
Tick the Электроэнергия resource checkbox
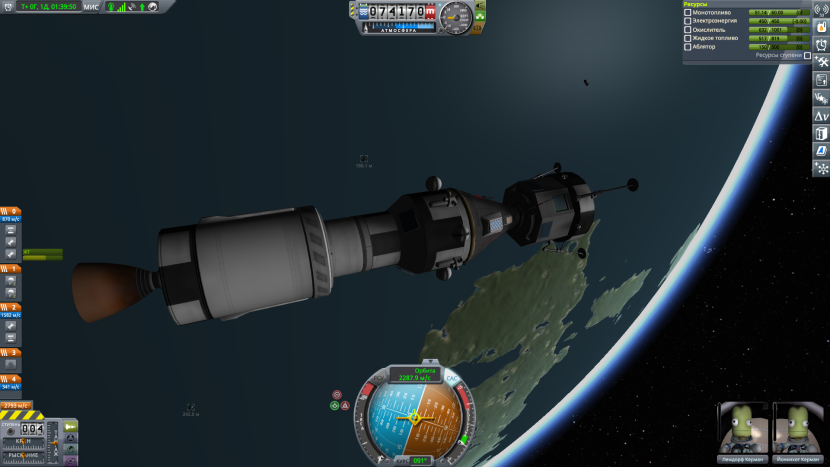click(687, 20)
